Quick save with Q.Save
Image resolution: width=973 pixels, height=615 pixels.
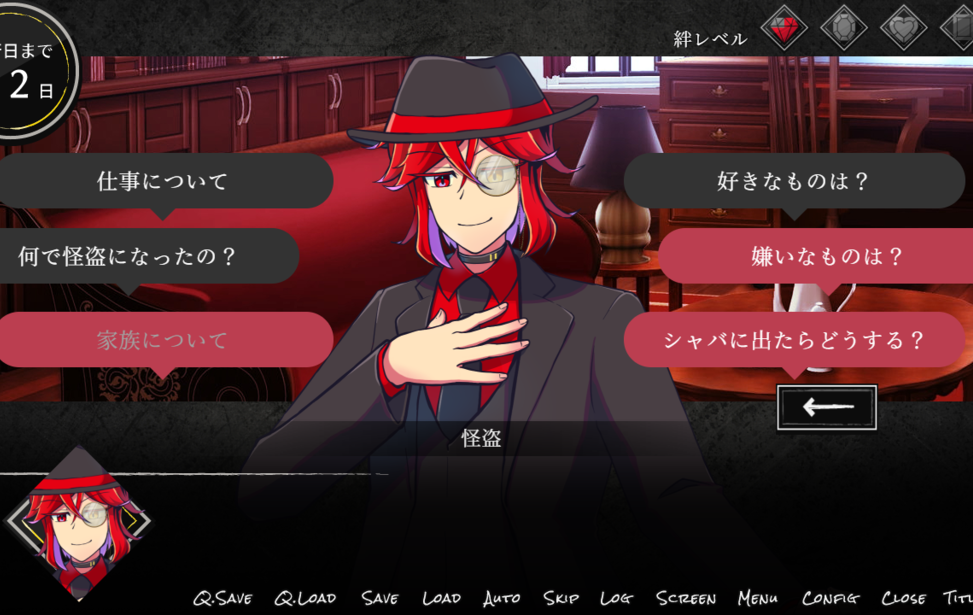click(223, 598)
